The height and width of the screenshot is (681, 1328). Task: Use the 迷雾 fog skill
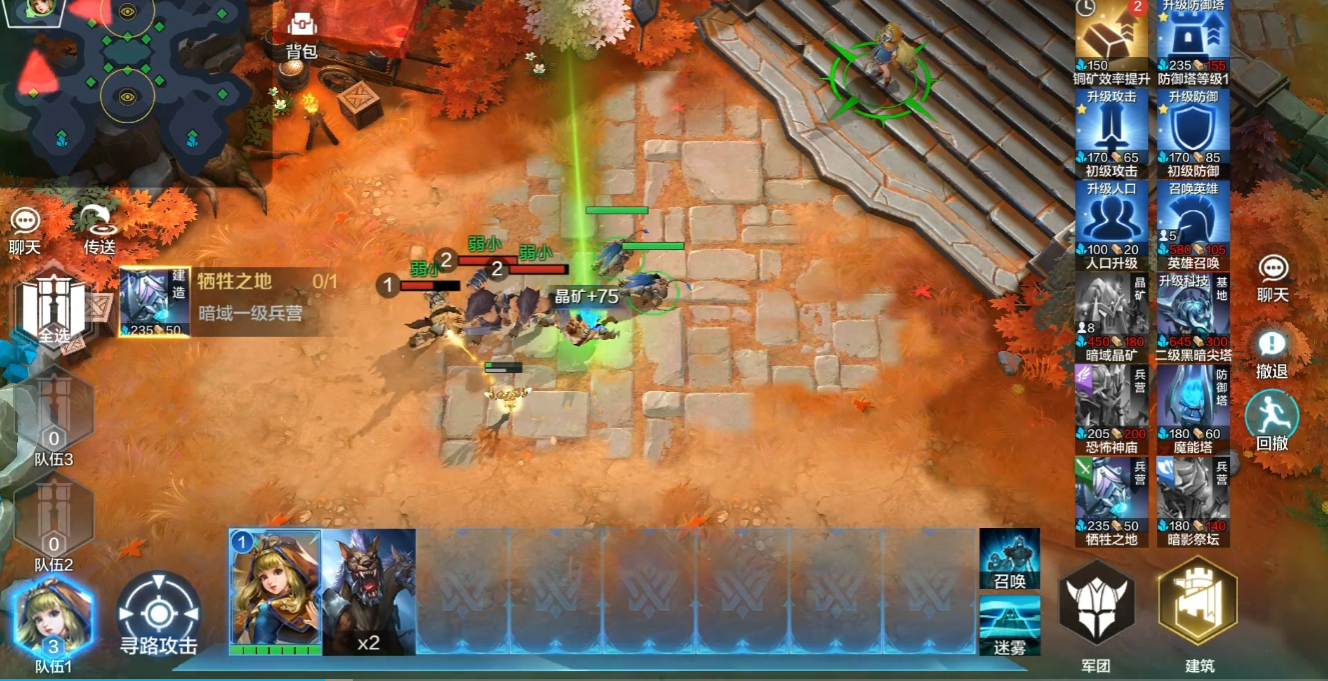point(1009,624)
